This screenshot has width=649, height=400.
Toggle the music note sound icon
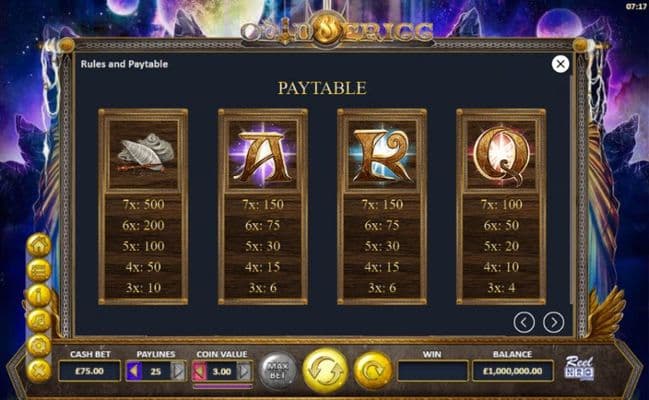pyautogui.click(x=39, y=320)
